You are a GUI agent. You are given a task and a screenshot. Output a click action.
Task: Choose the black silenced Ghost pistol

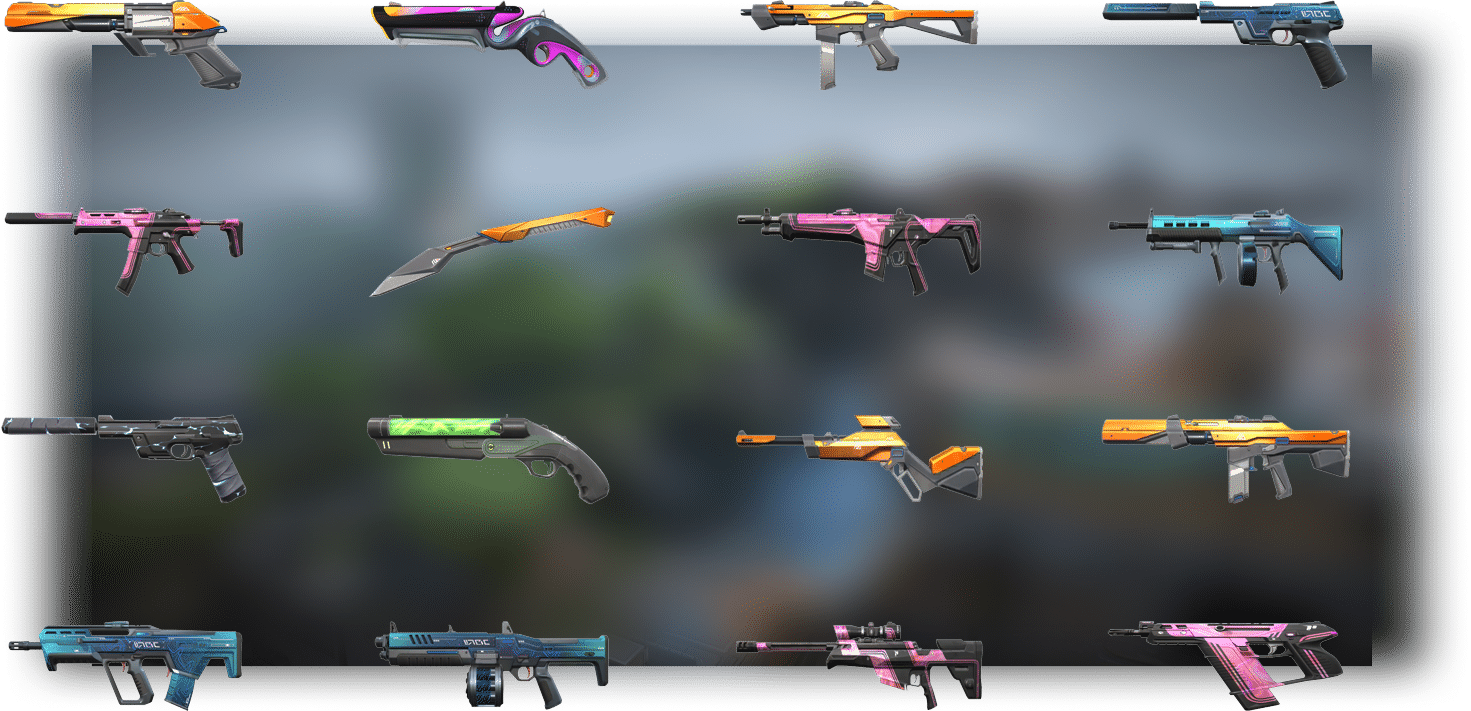coord(125,445)
